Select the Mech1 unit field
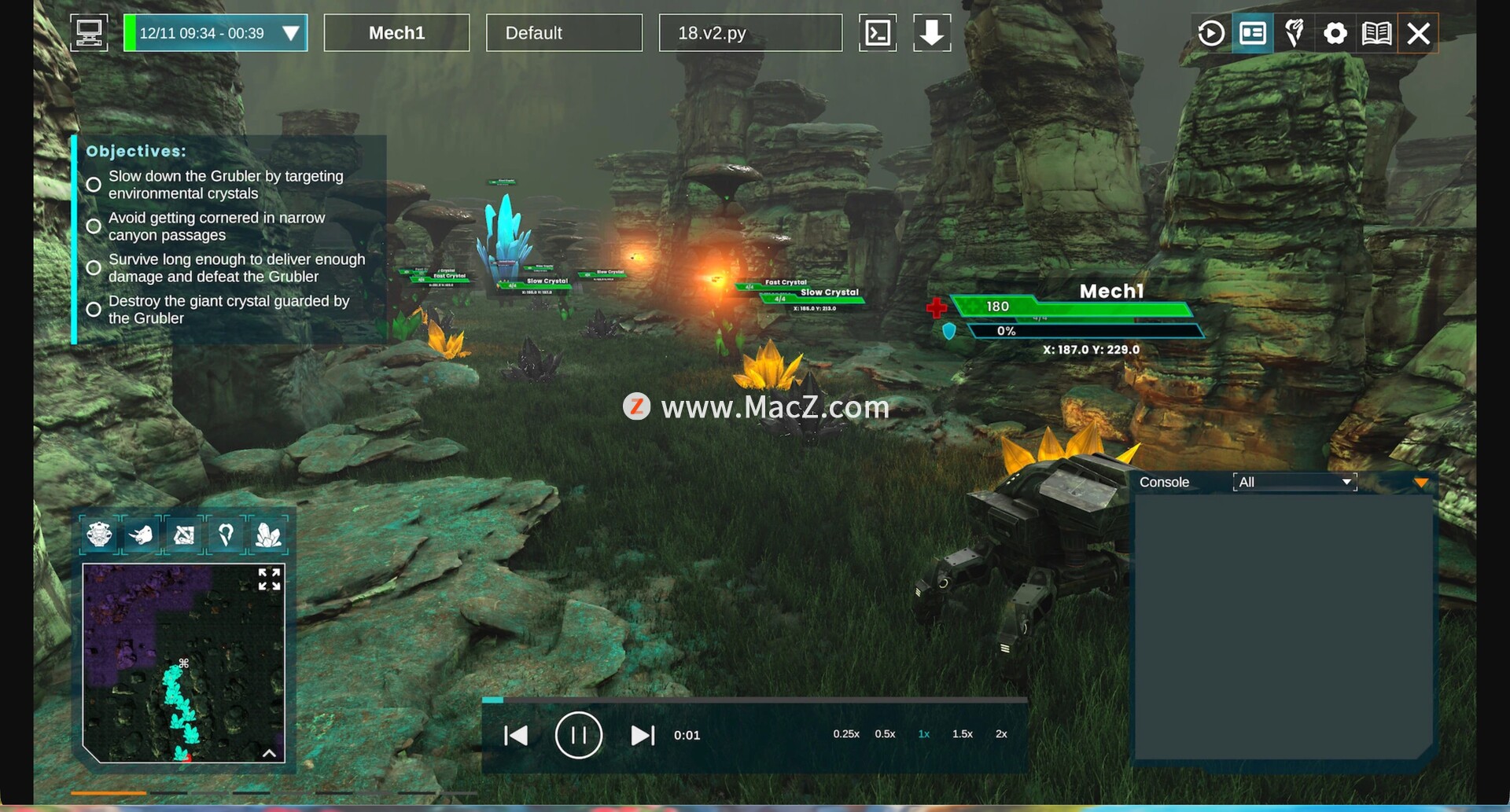The height and width of the screenshot is (812, 1510). [x=396, y=33]
